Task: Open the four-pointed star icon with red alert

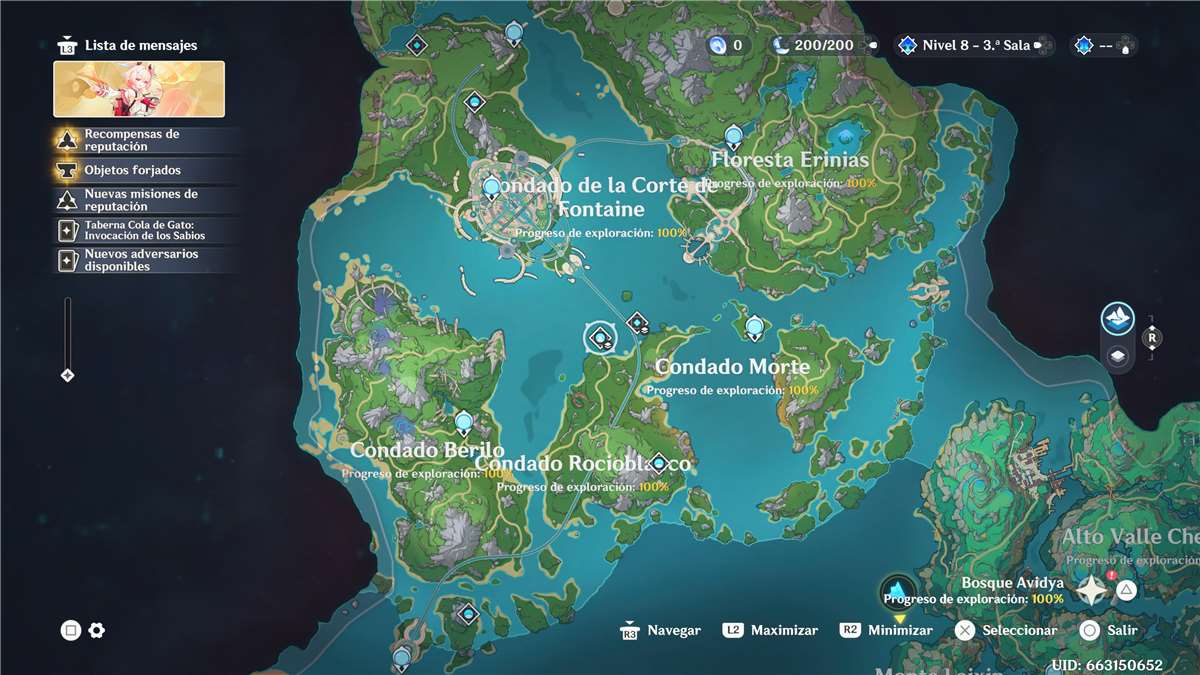Action: point(1092,589)
